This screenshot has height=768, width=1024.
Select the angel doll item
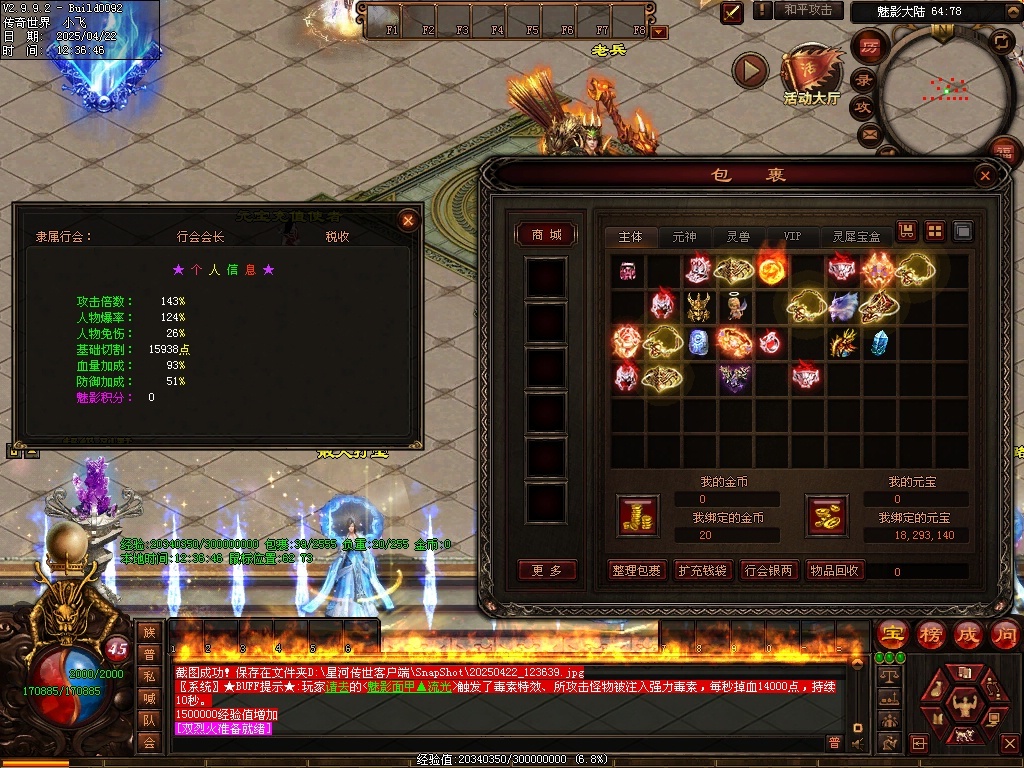734,306
